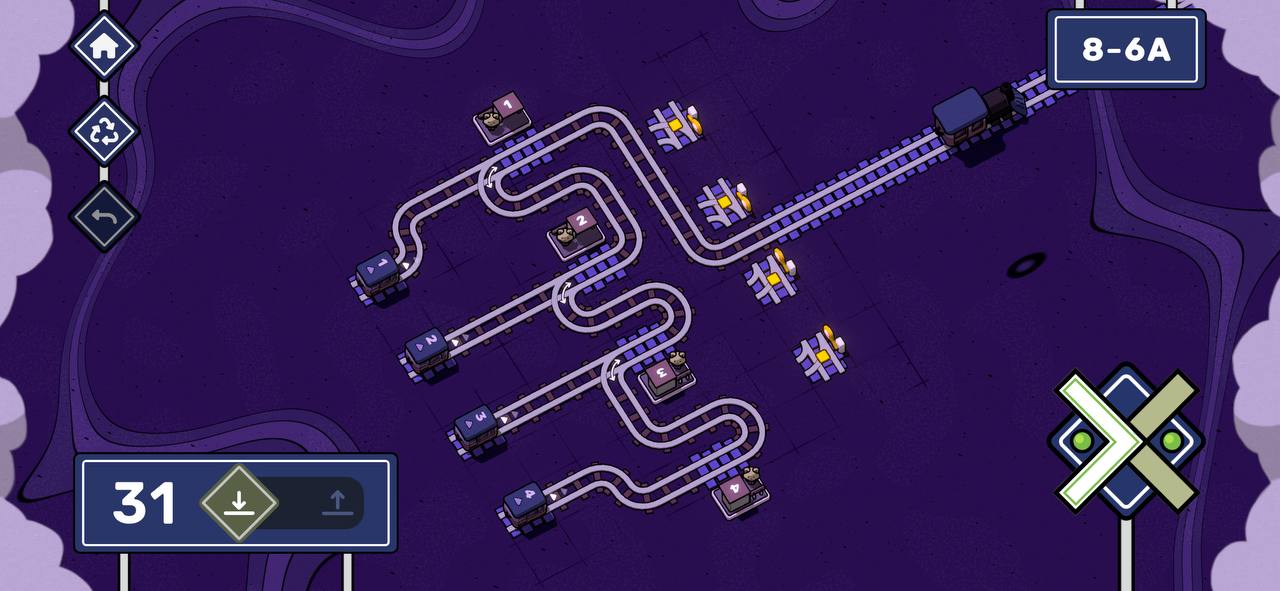
Task: Switch to the upload-arrow track mode
Action: (337, 503)
